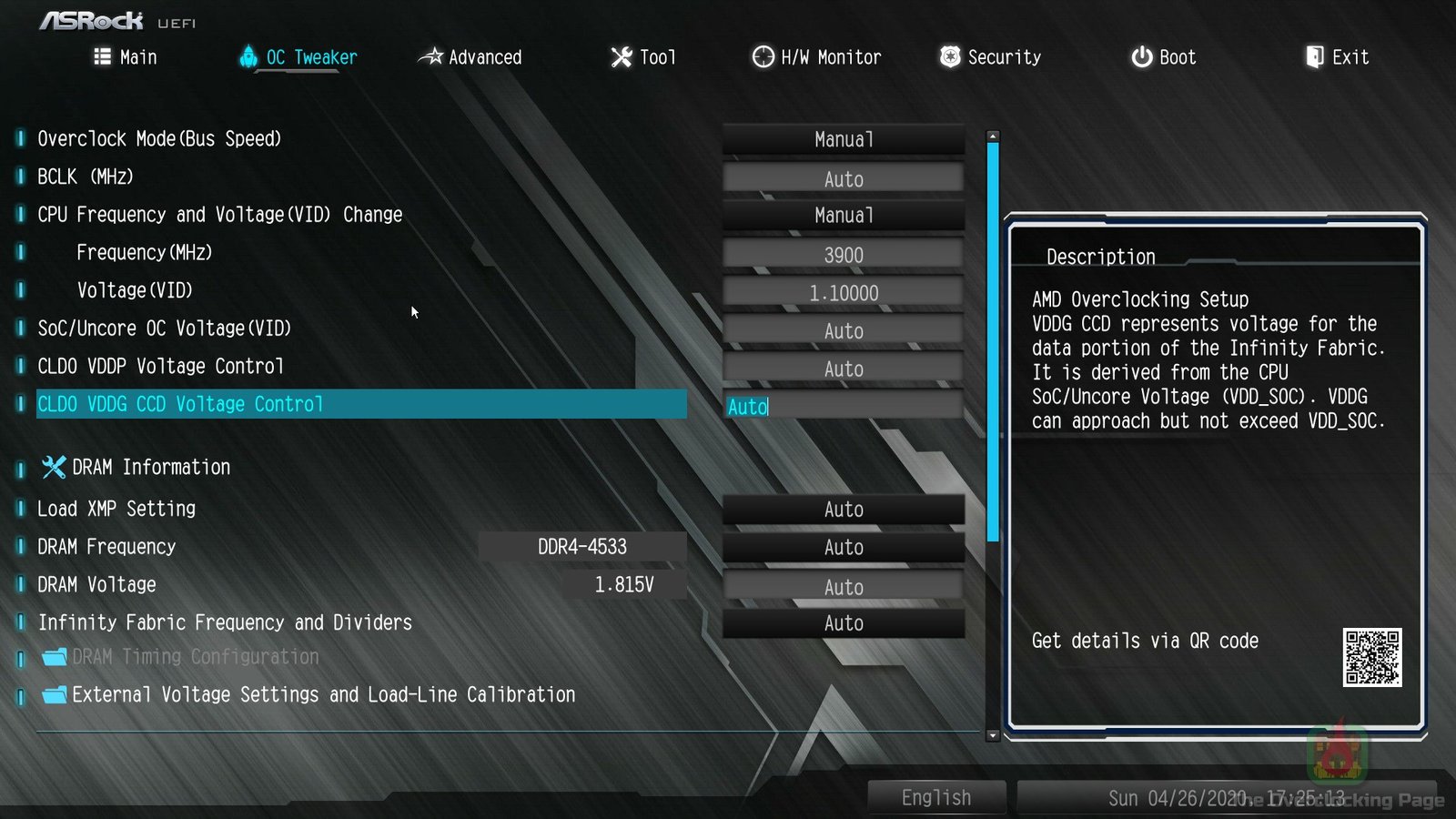The height and width of the screenshot is (819, 1456).
Task: Edit the Voltage (VID) 1.10000 field
Action: coord(843,293)
